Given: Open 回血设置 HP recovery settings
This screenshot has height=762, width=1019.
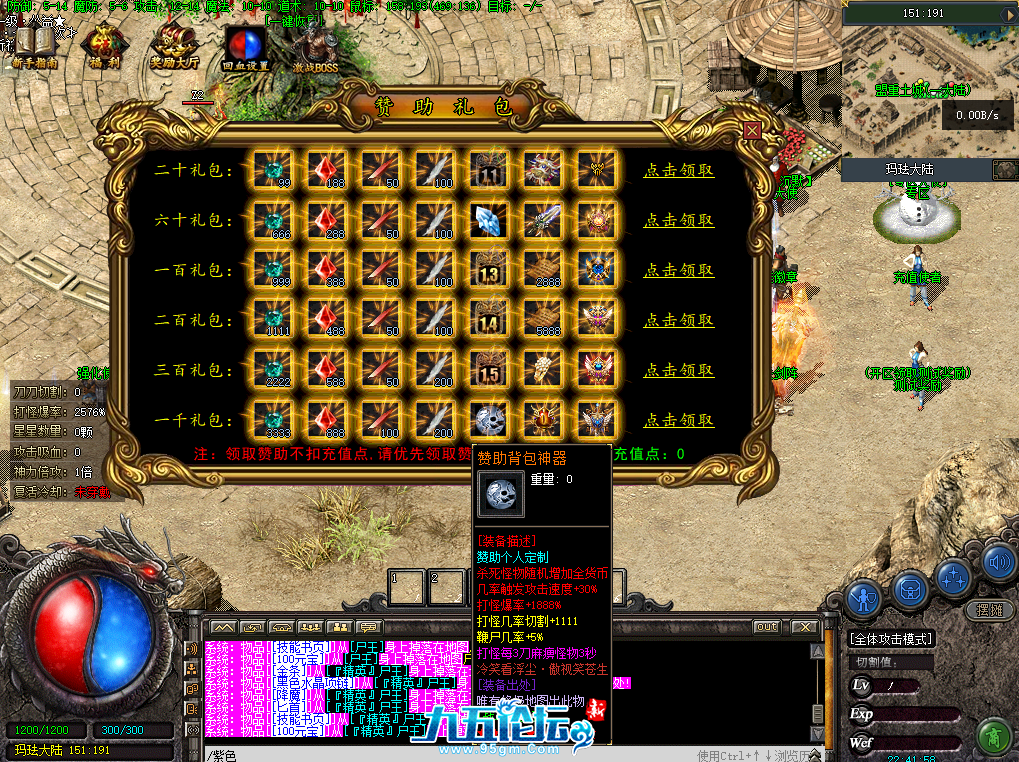Looking at the screenshot, I should click(x=245, y=47).
